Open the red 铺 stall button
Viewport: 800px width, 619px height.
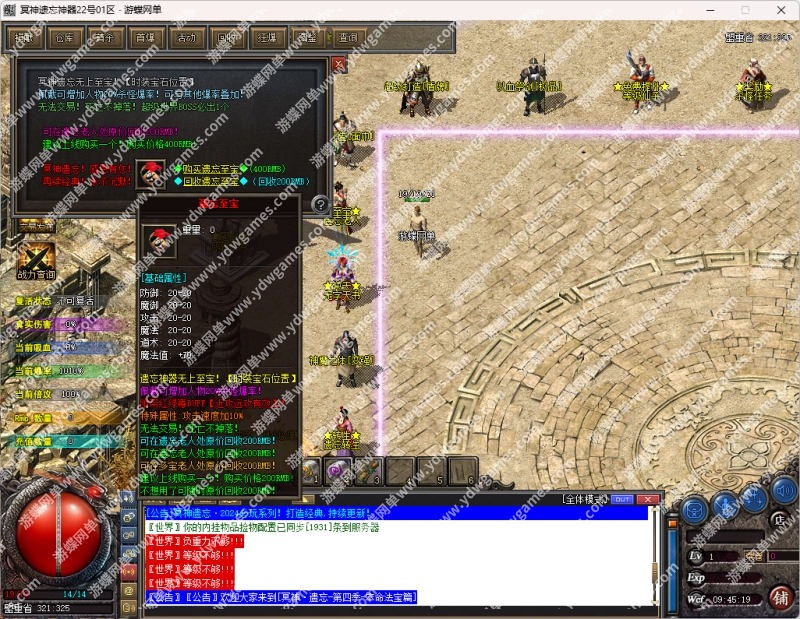781,598
